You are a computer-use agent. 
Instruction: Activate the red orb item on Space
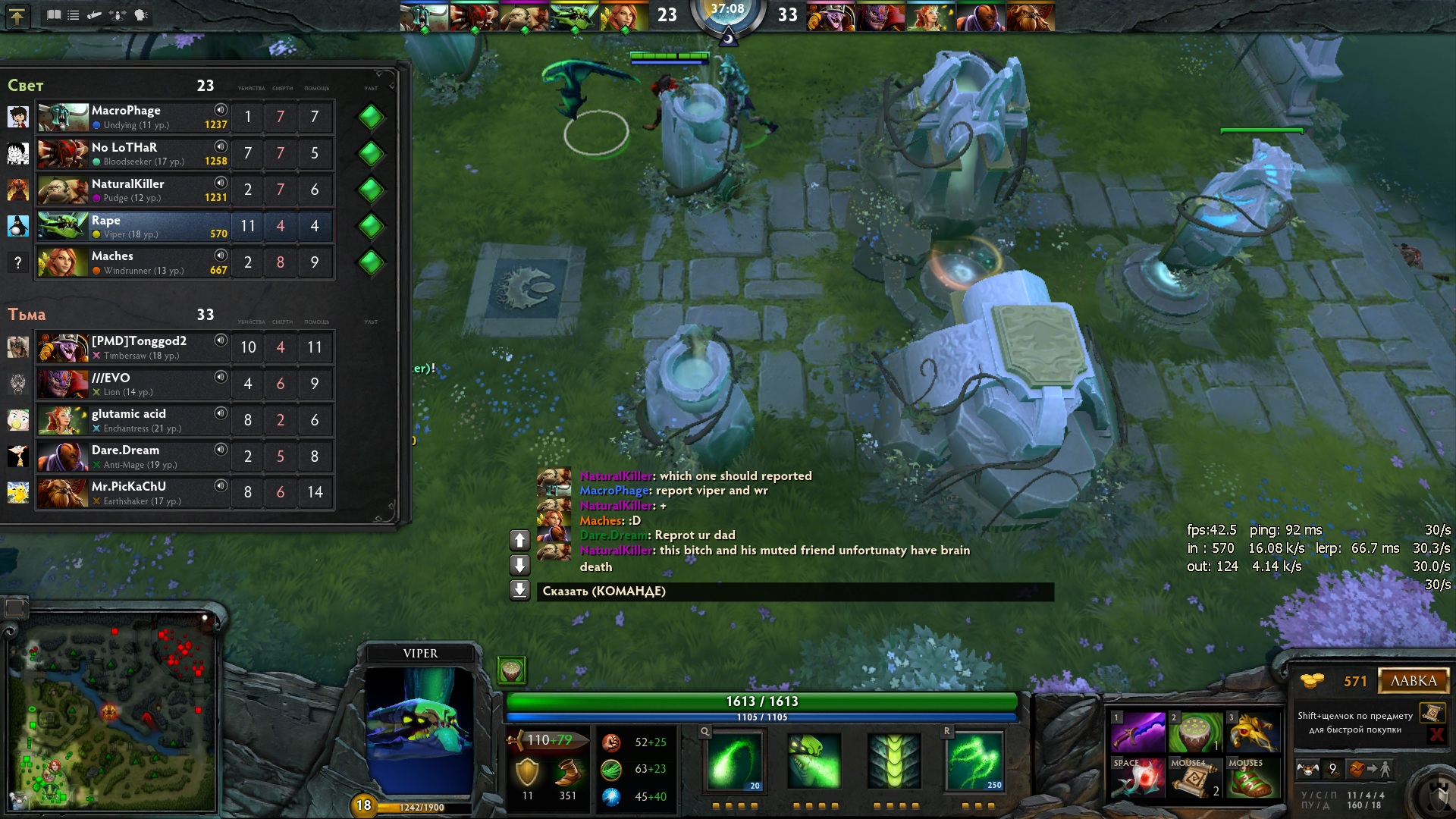point(1137,777)
